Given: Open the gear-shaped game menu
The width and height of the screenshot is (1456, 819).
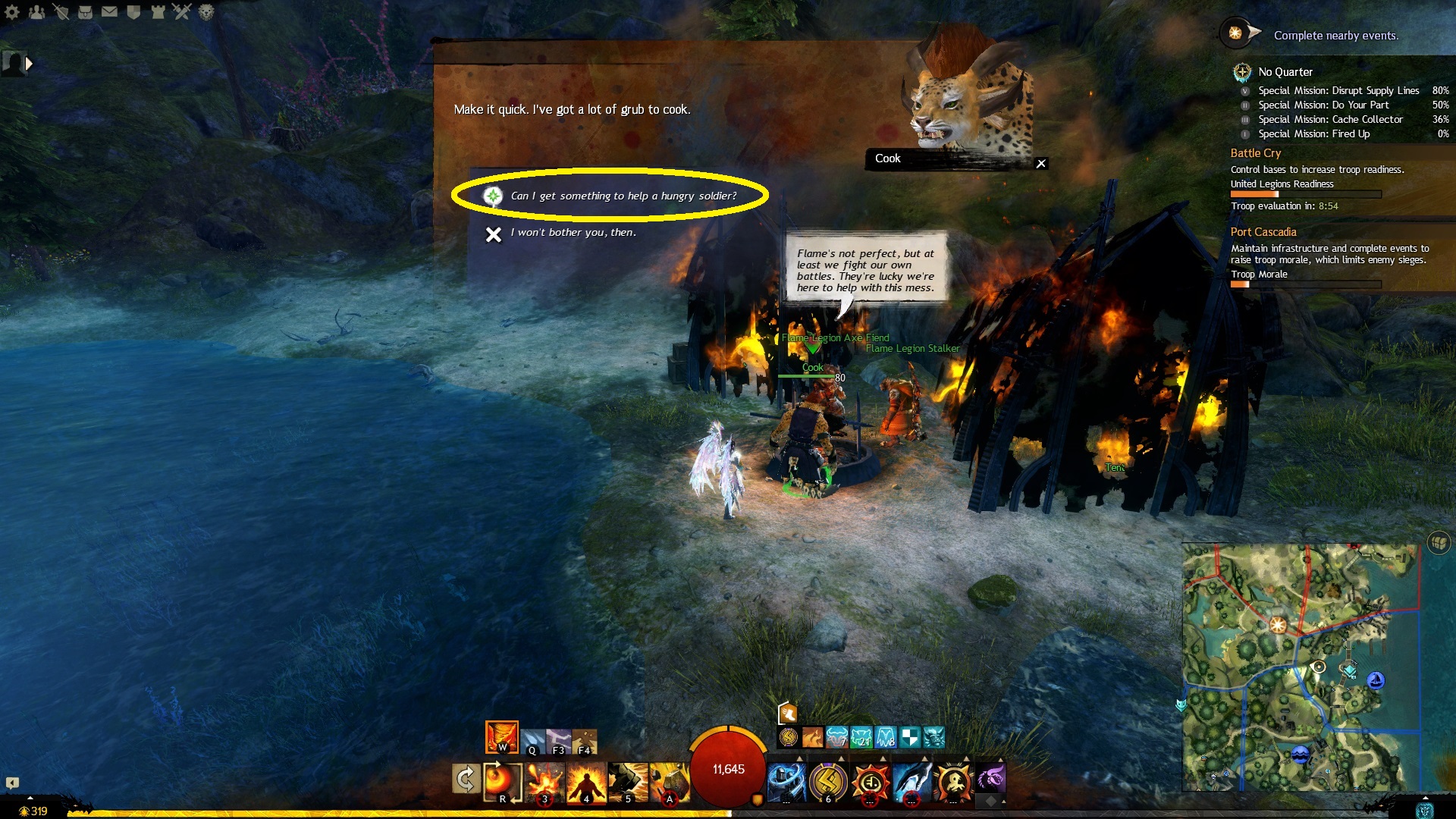Looking at the screenshot, I should [12, 11].
